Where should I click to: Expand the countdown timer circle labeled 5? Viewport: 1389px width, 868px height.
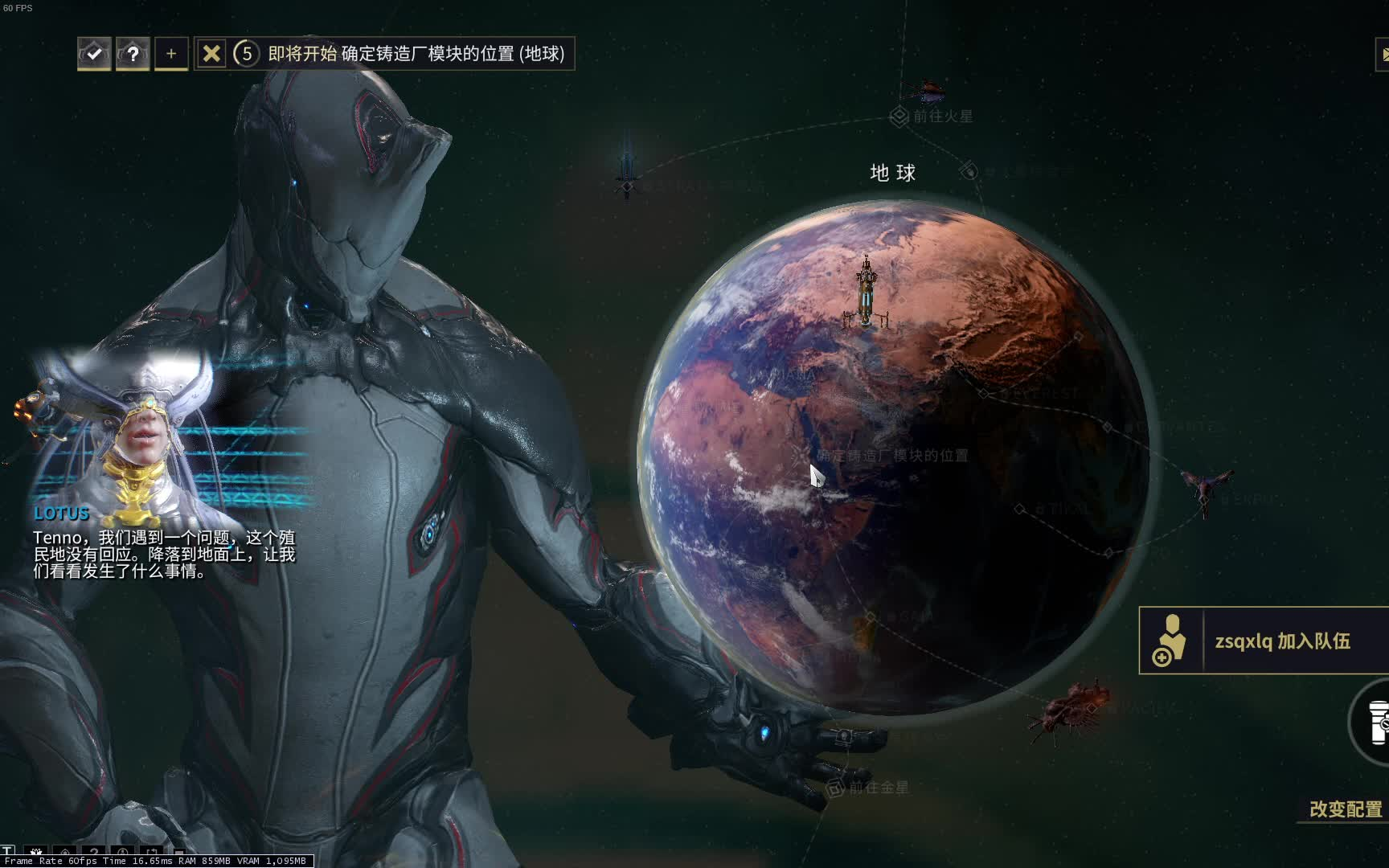[x=246, y=55]
